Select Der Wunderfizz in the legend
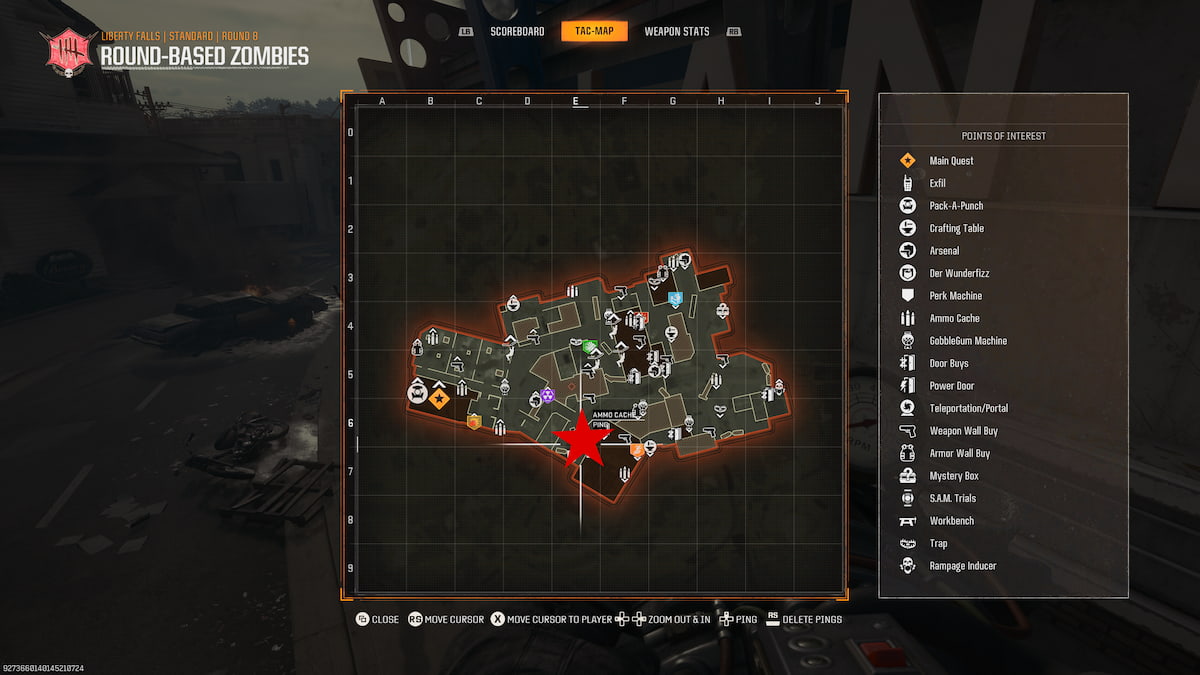This screenshot has height=675, width=1200. (x=958, y=273)
